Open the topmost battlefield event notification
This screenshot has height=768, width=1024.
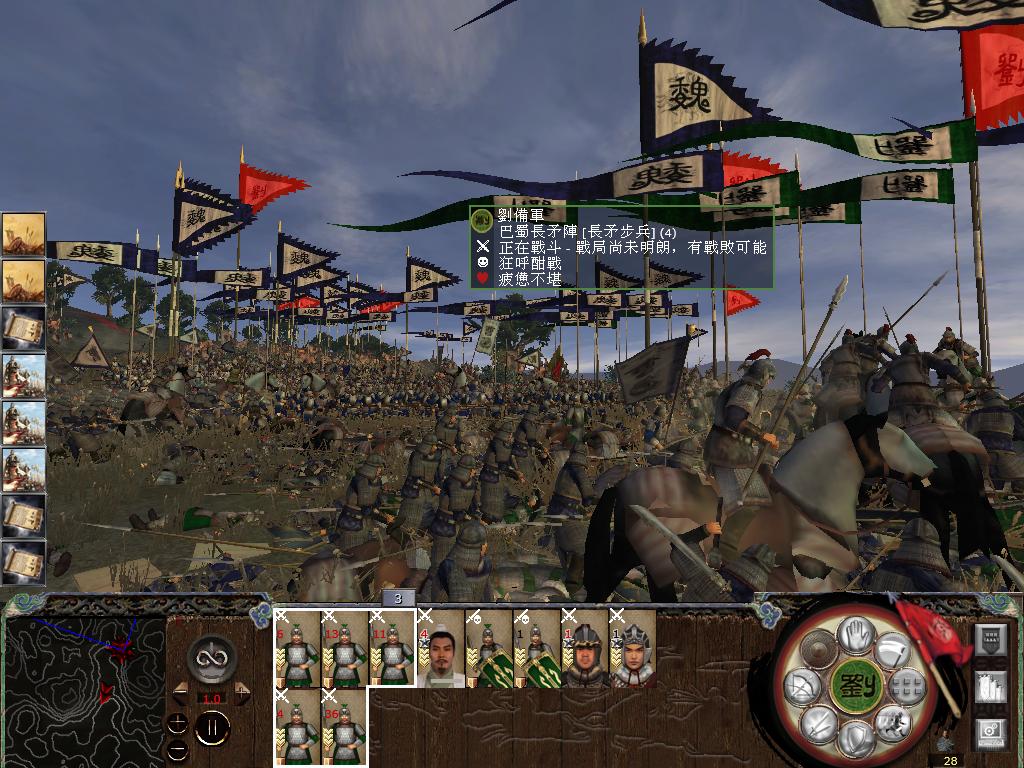[23, 234]
